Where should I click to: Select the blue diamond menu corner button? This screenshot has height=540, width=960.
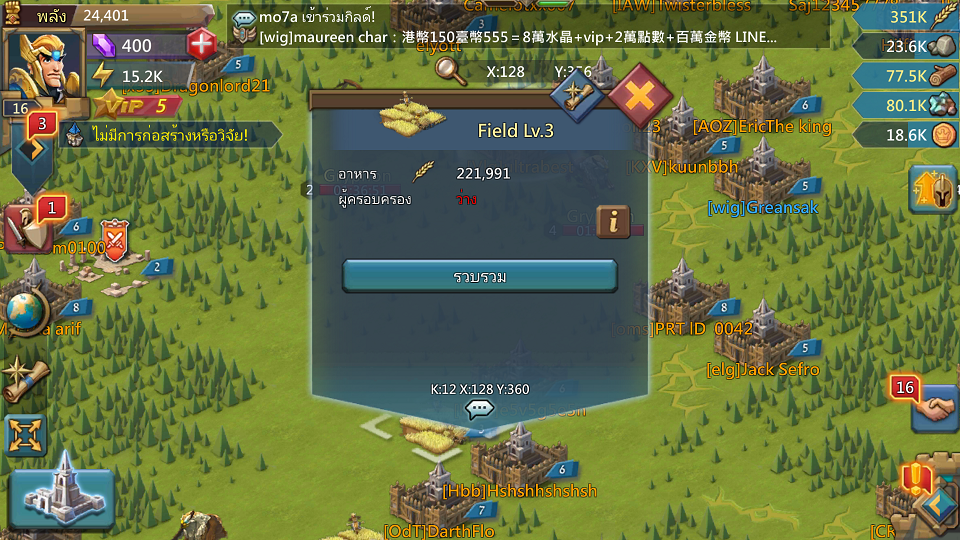[938, 505]
